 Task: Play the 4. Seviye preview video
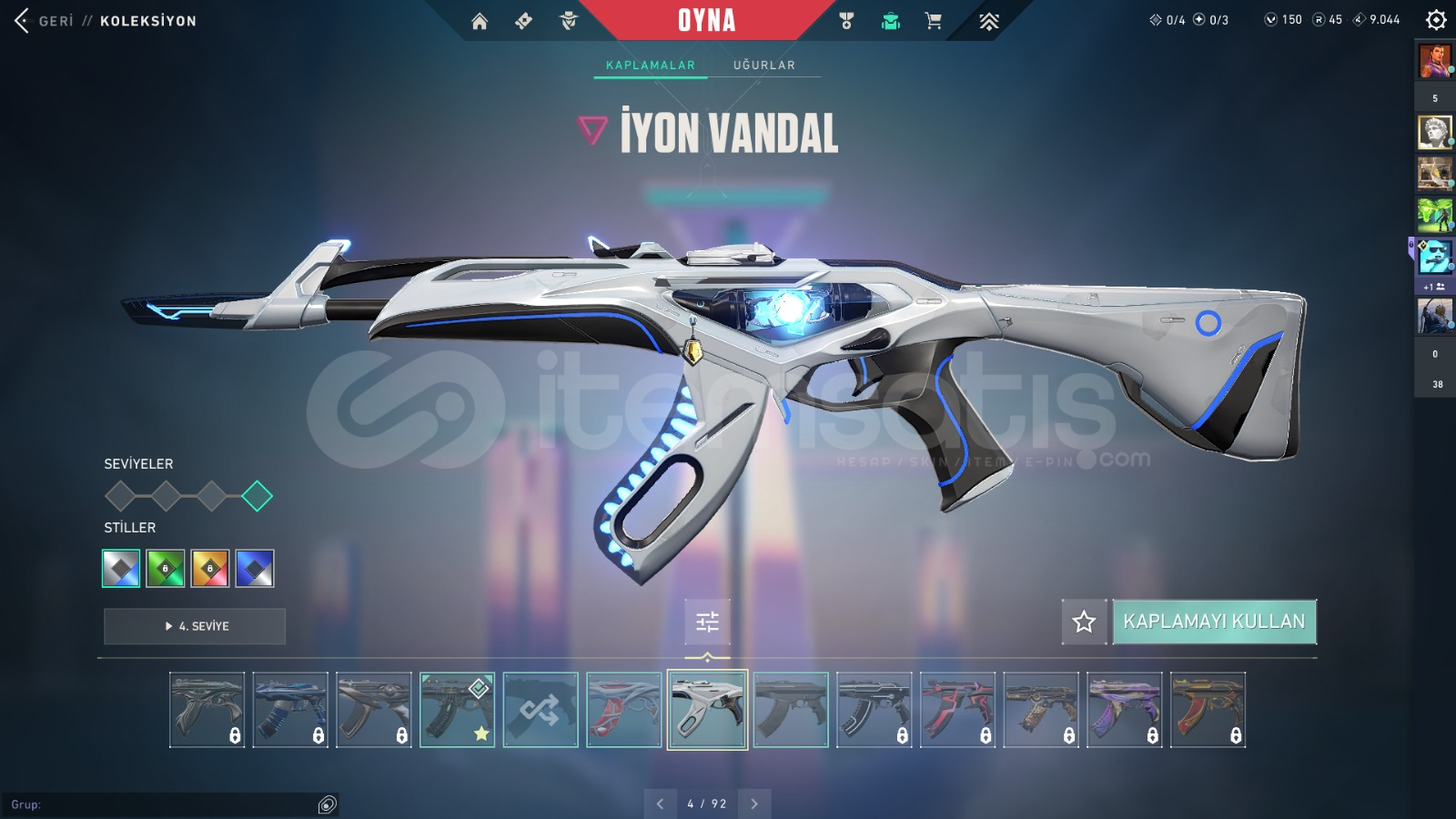(195, 626)
